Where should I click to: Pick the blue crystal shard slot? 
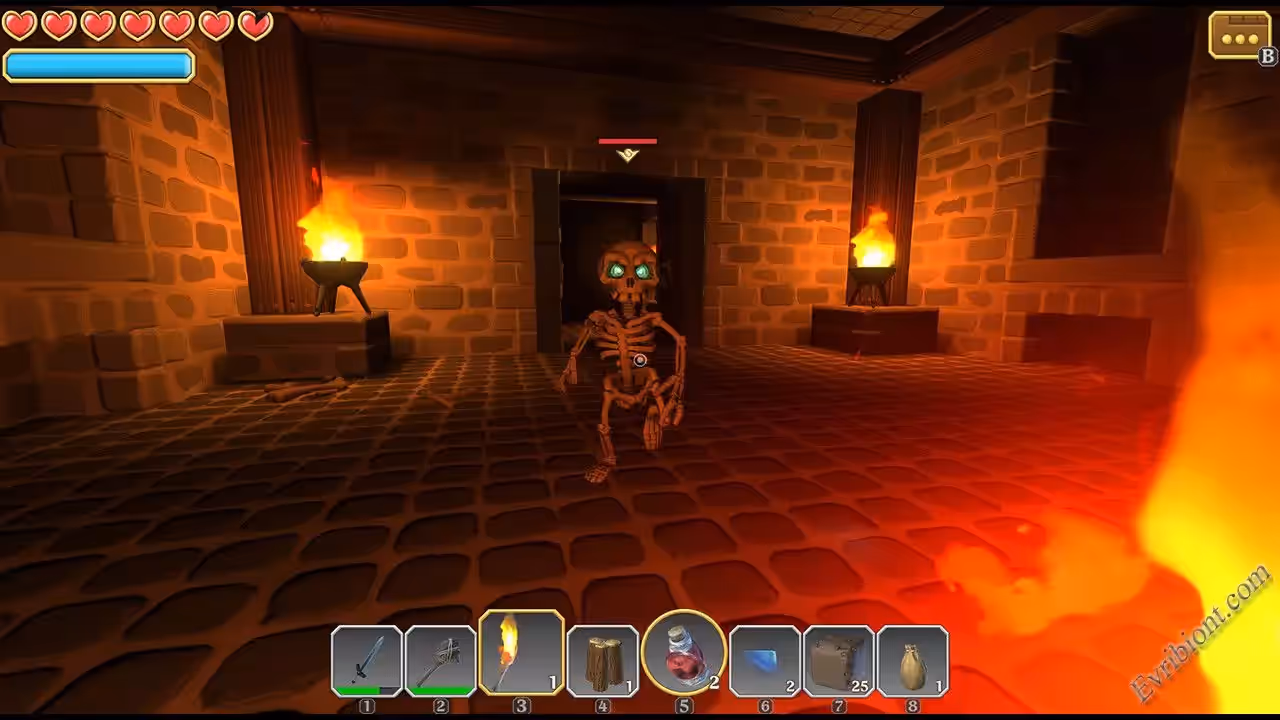coord(765,660)
